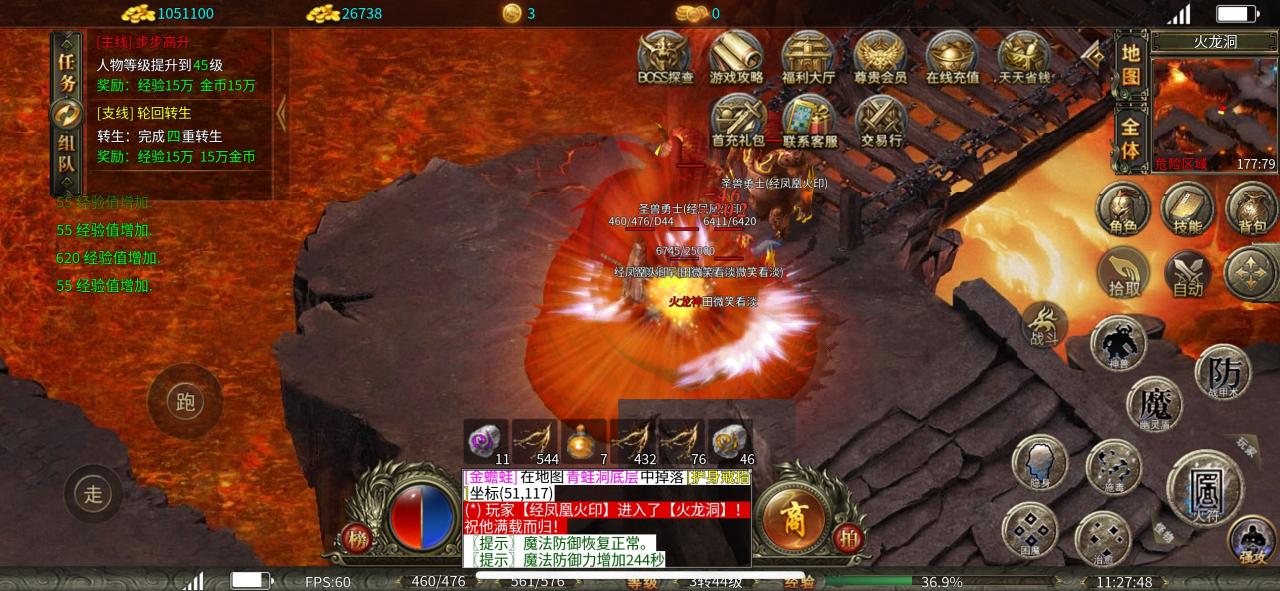This screenshot has width=1280, height=591.
Task: Cast the 火符 fire talisman skill
Action: point(1205,489)
